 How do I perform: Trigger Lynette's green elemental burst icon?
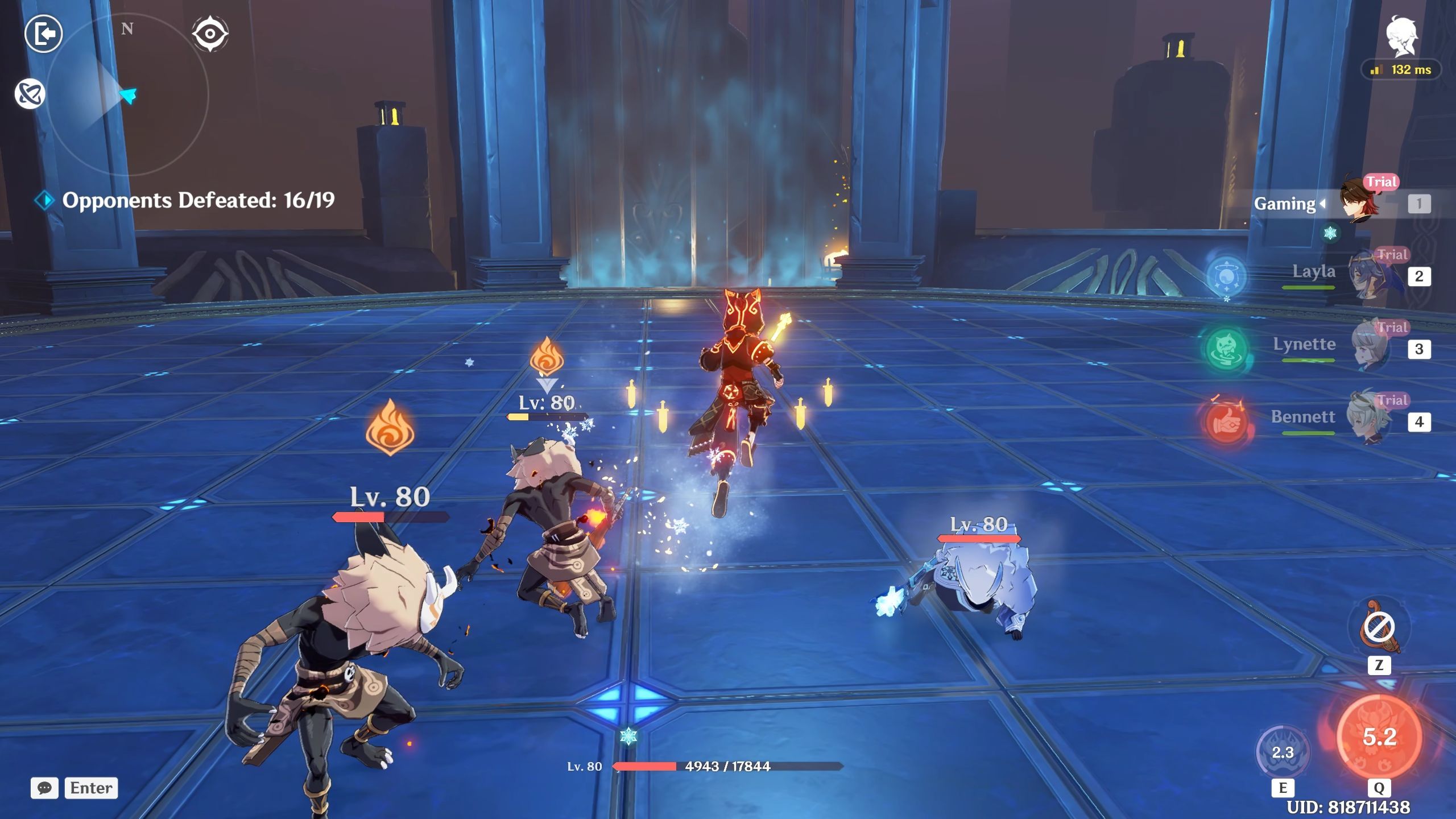[x=1226, y=349]
